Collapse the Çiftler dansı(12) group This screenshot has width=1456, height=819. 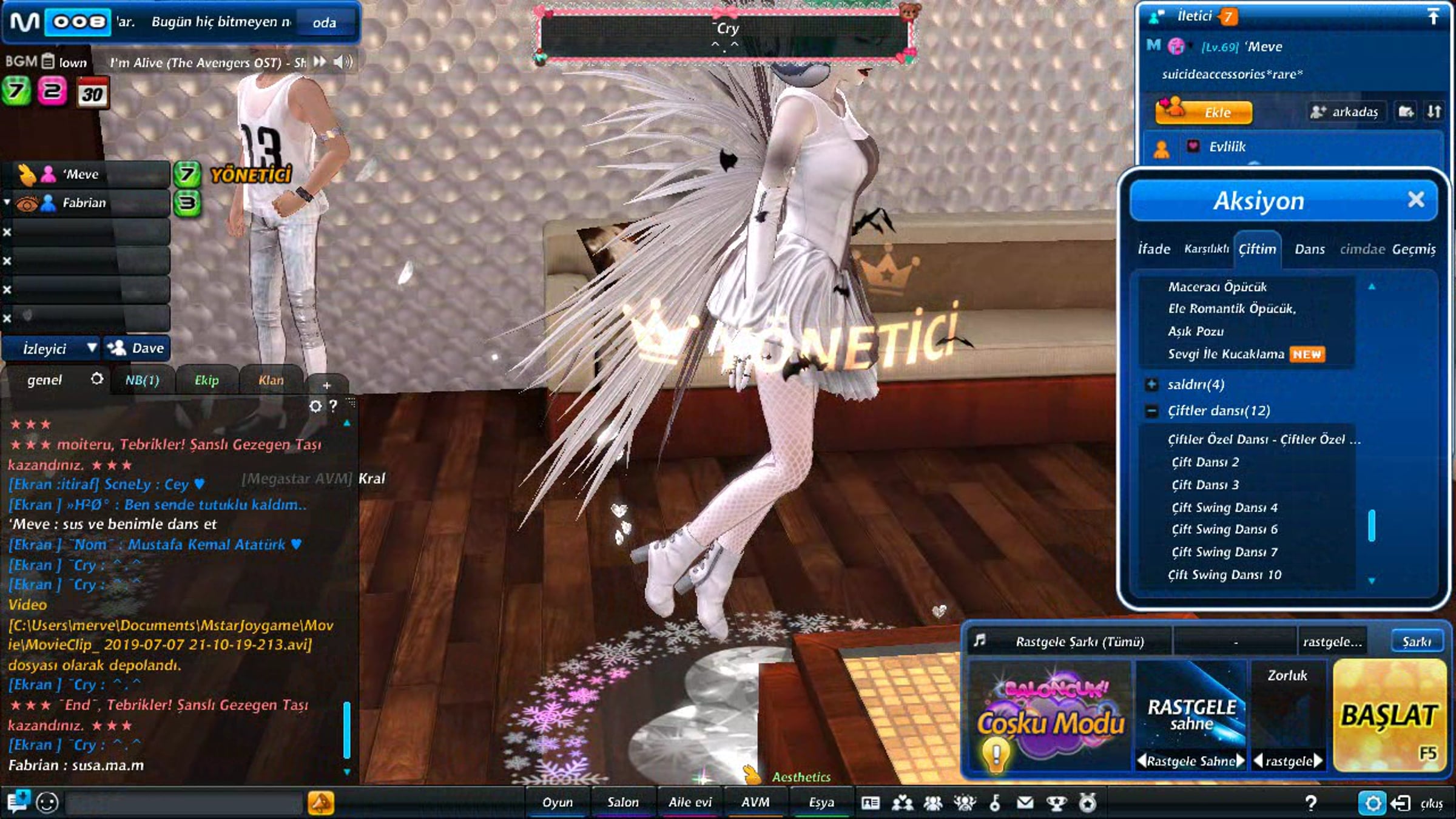(1151, 411)
